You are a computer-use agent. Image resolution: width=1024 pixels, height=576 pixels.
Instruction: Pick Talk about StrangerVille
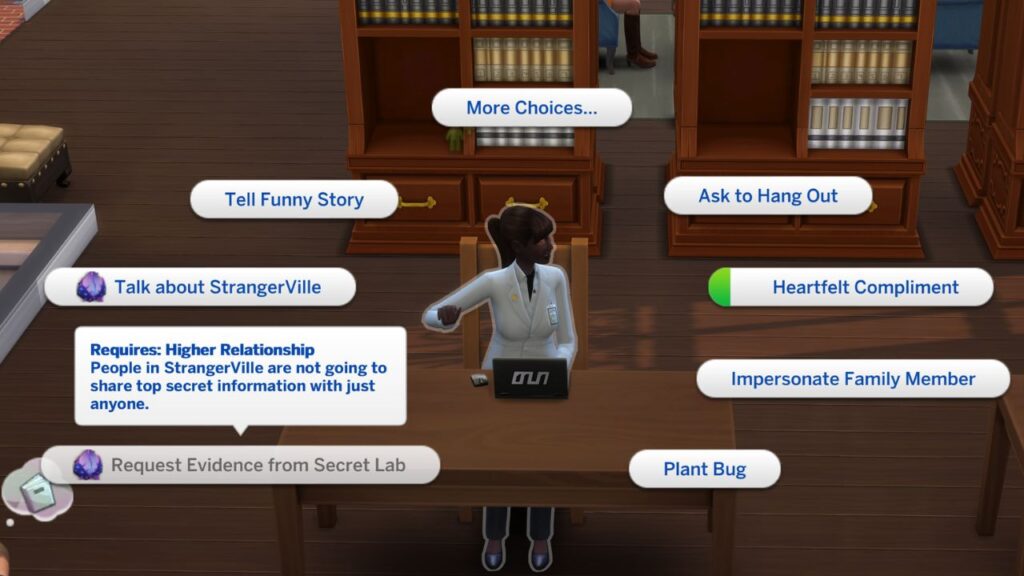tap(217, 287)
